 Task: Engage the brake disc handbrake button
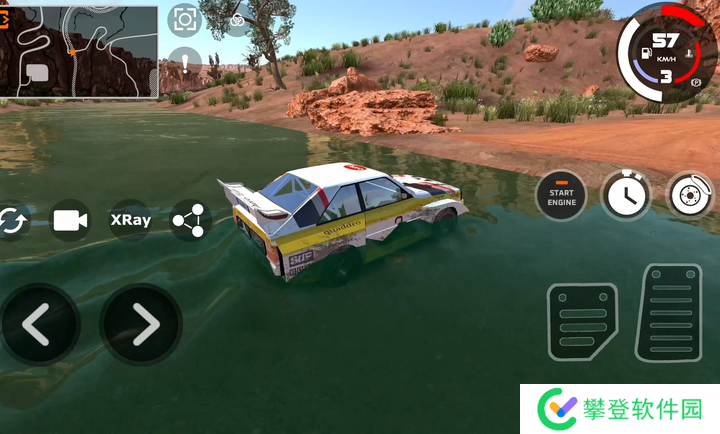[x=690, y=194]
